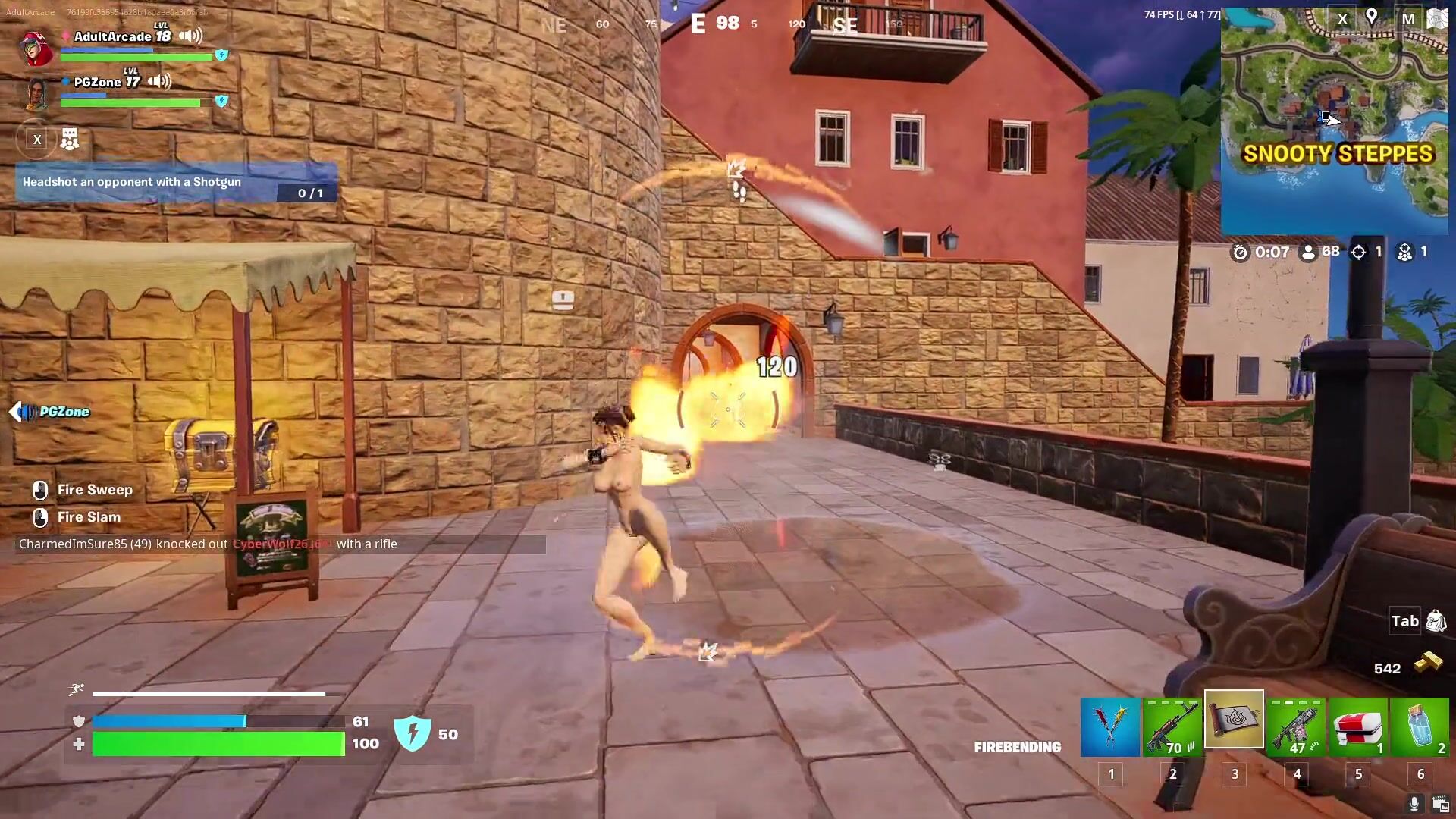This screenshot has height=819, width=1456.
Task: Toggle the microphone icon
Action: [x=1414, y=803]
